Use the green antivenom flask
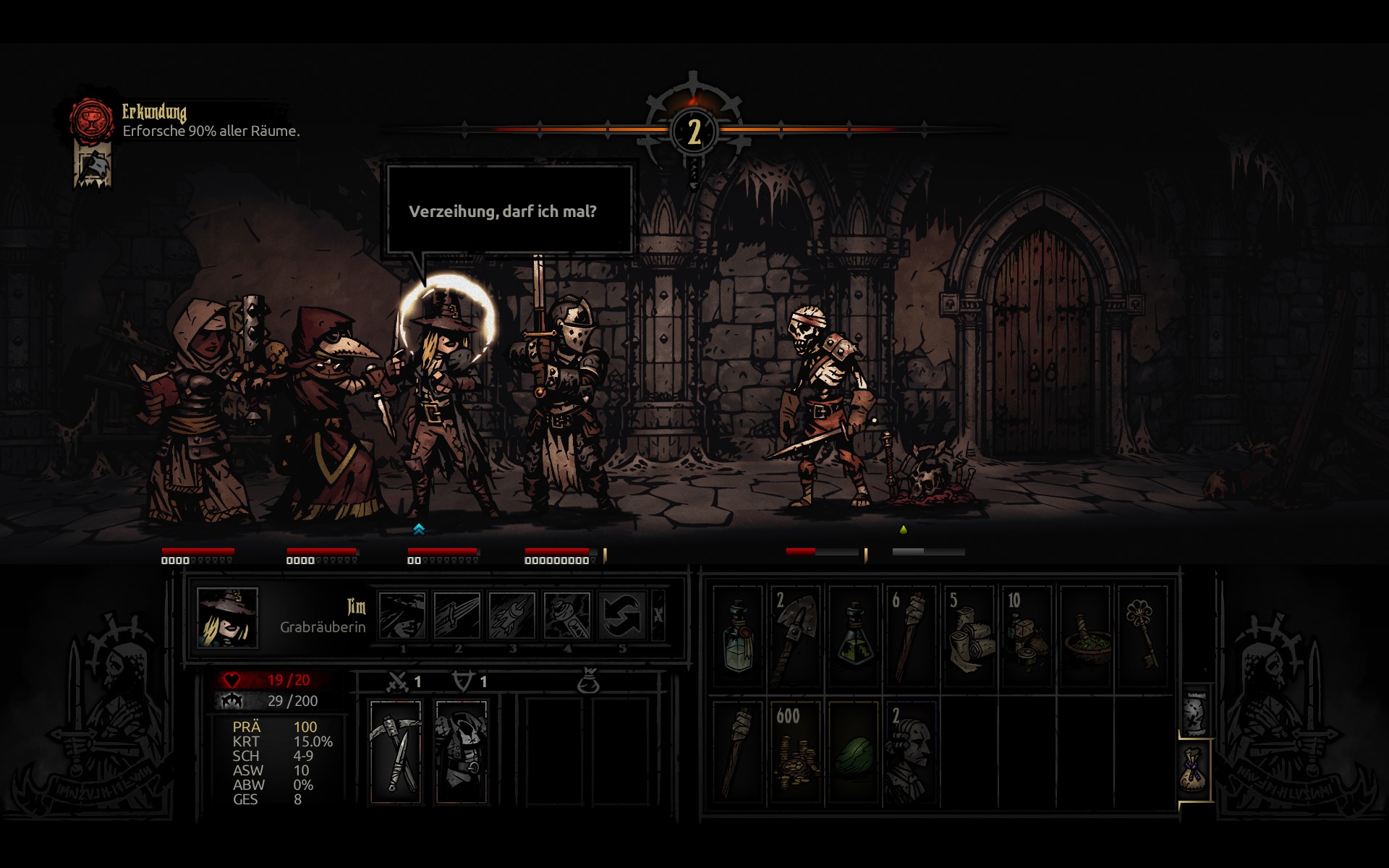This screenshot has height=868, width=1389. click(x=854, y=637)
